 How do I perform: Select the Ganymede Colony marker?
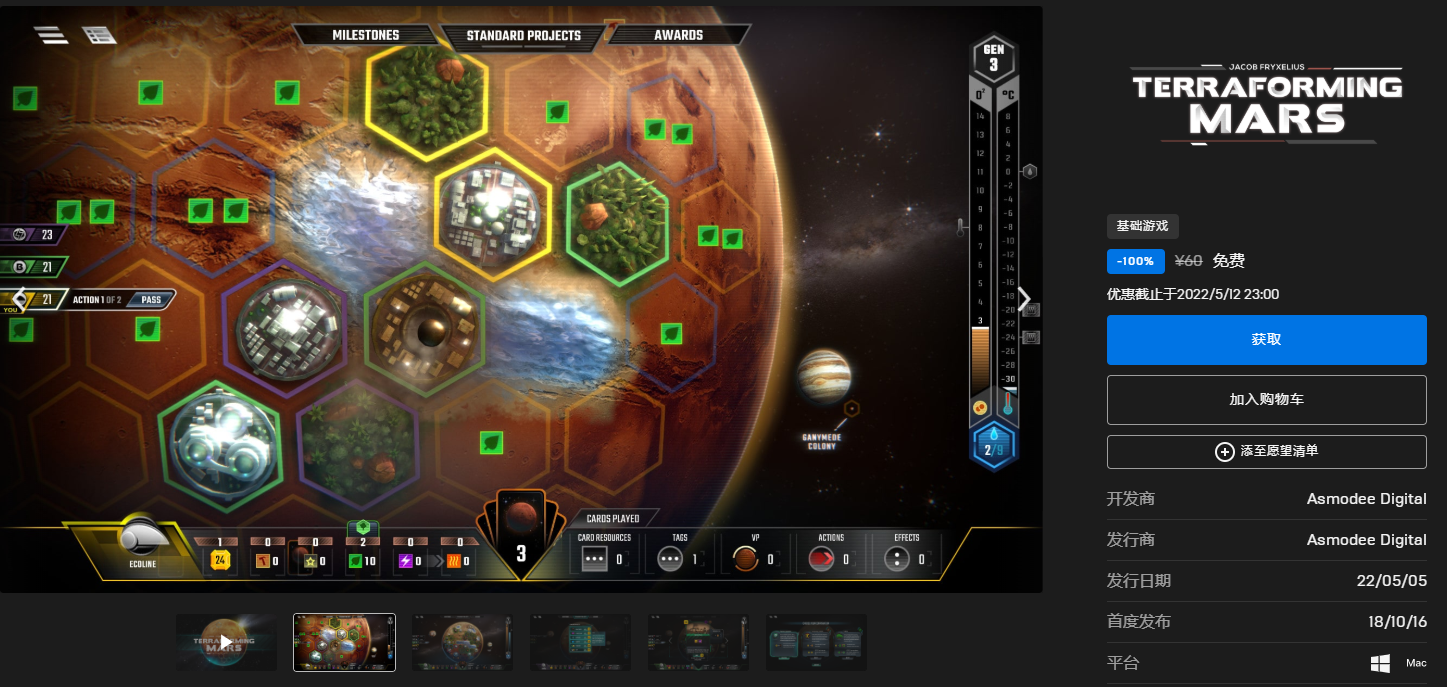[x=851, y=408]
